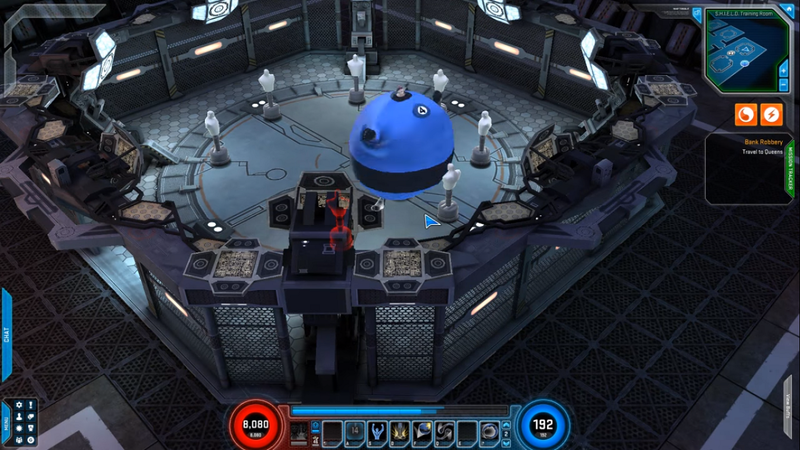This screenshot has height=450, width=800.
Task: Click the exclamation mark menu icon
Action: point(31,406)
